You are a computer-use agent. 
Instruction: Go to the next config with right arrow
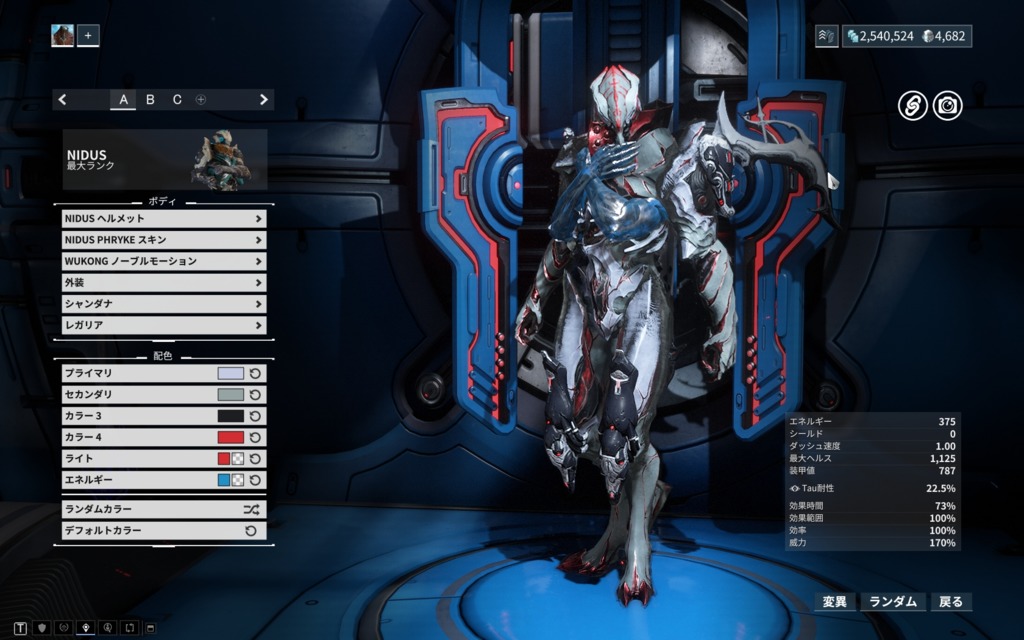pyautogui.click(x=264, y=99)
